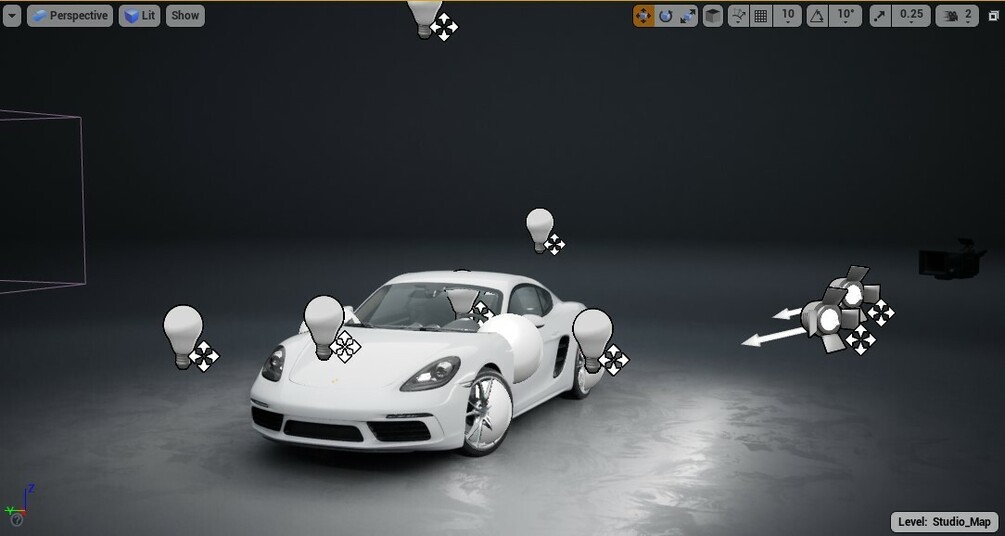Select the translate gizmo tool

[643, 16]
